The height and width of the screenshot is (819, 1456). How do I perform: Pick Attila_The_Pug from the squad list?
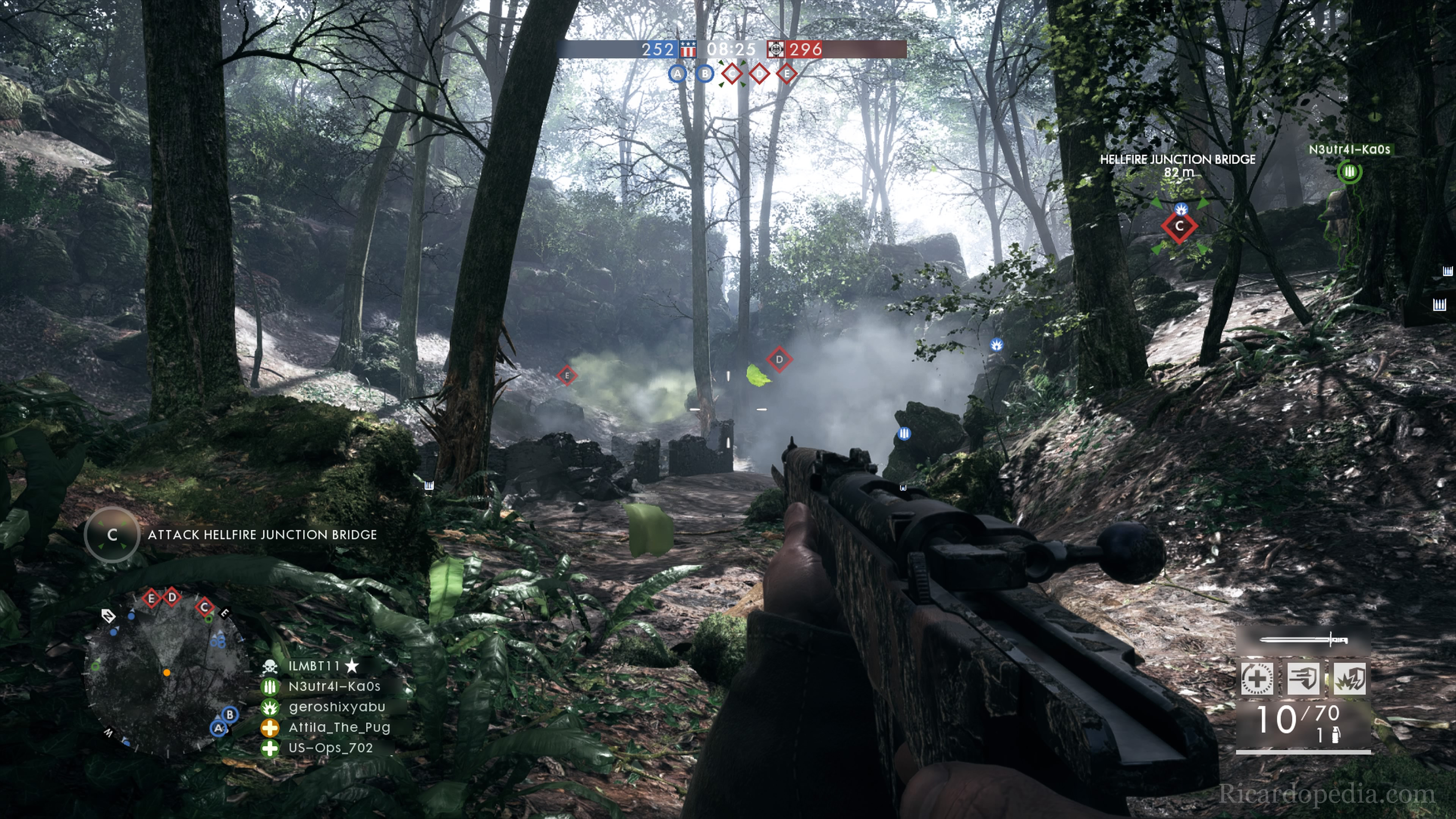(x=339, y=727)
